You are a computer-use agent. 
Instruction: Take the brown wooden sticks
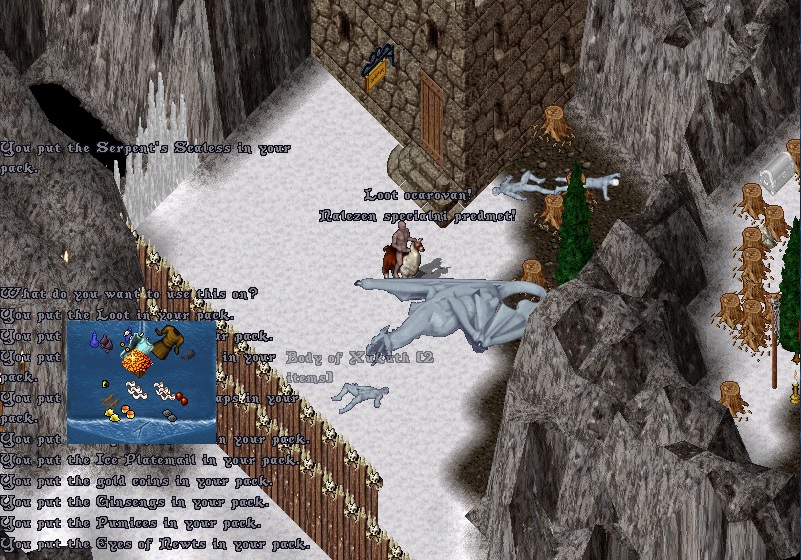(110, 400)
